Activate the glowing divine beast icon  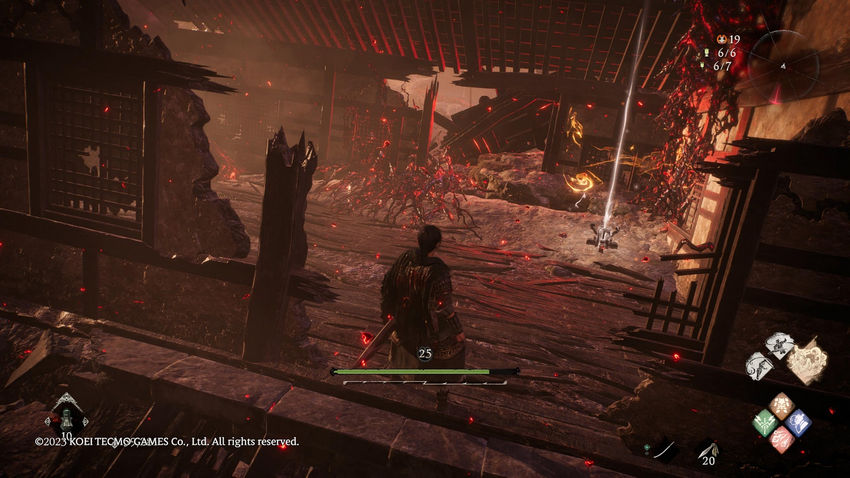tap(806, 360)
